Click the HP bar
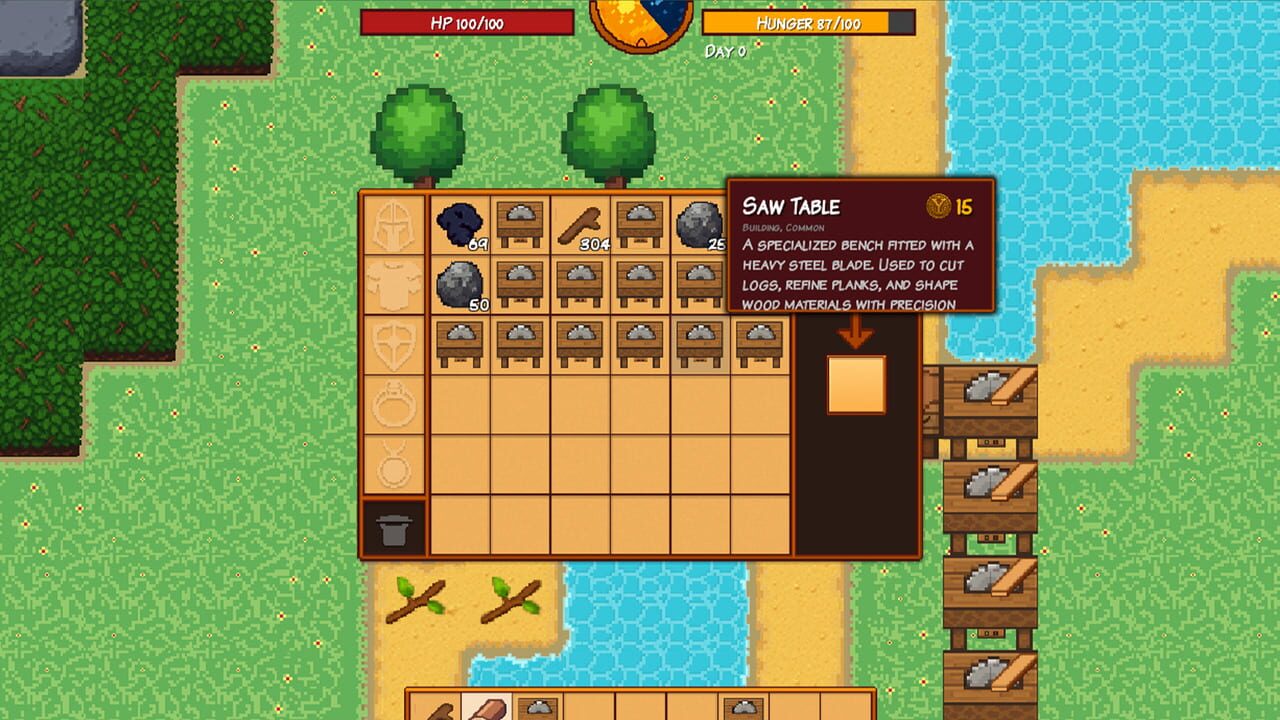Viewport: 1280px width, 720px height. coord(468,22)
